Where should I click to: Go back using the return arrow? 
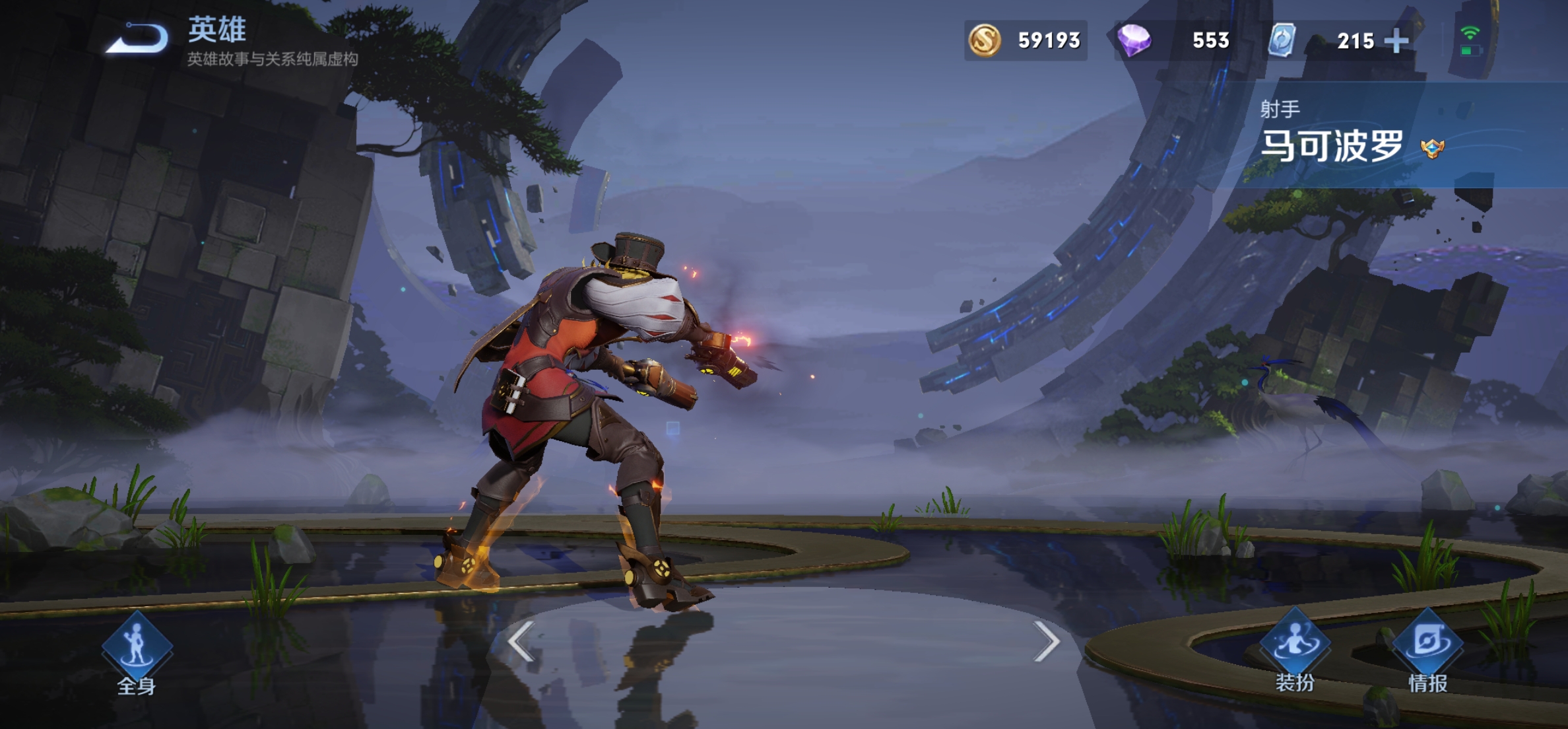click(137, 38)
